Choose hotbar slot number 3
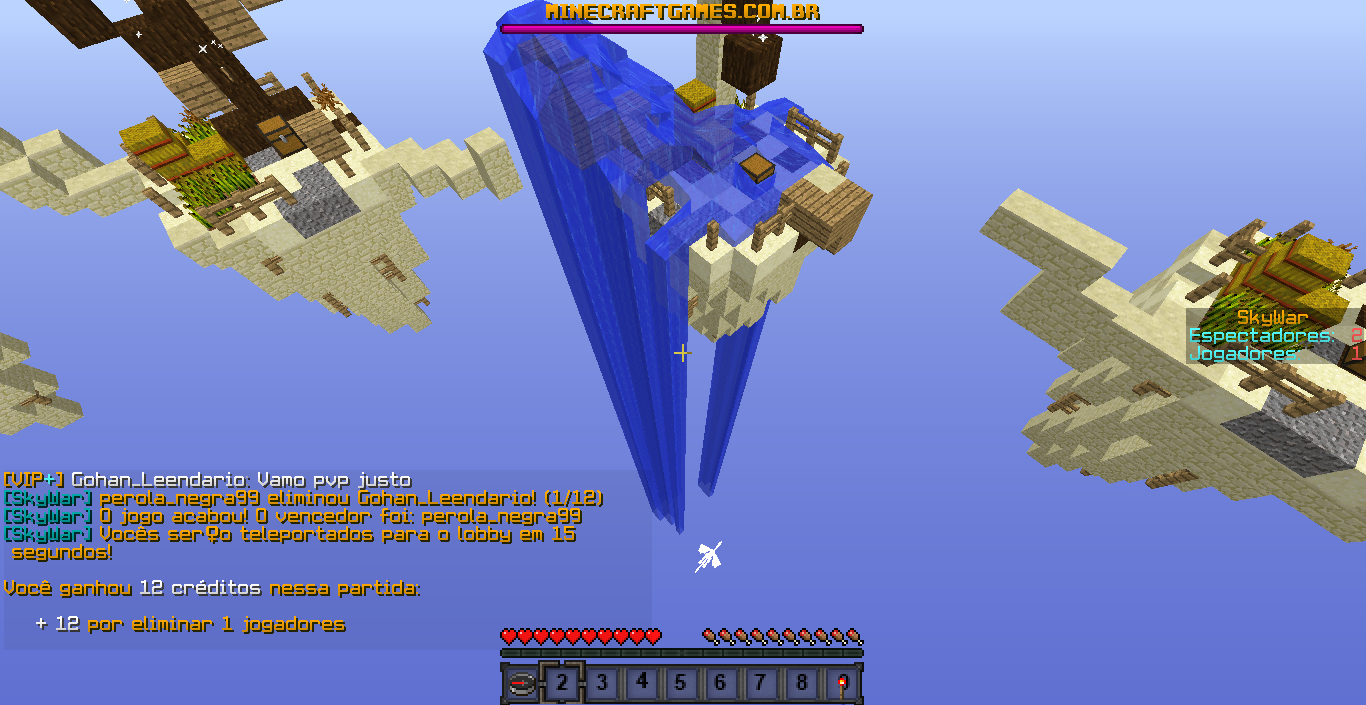The height and width of the screenshot is (705, 1366). [602, 684]
